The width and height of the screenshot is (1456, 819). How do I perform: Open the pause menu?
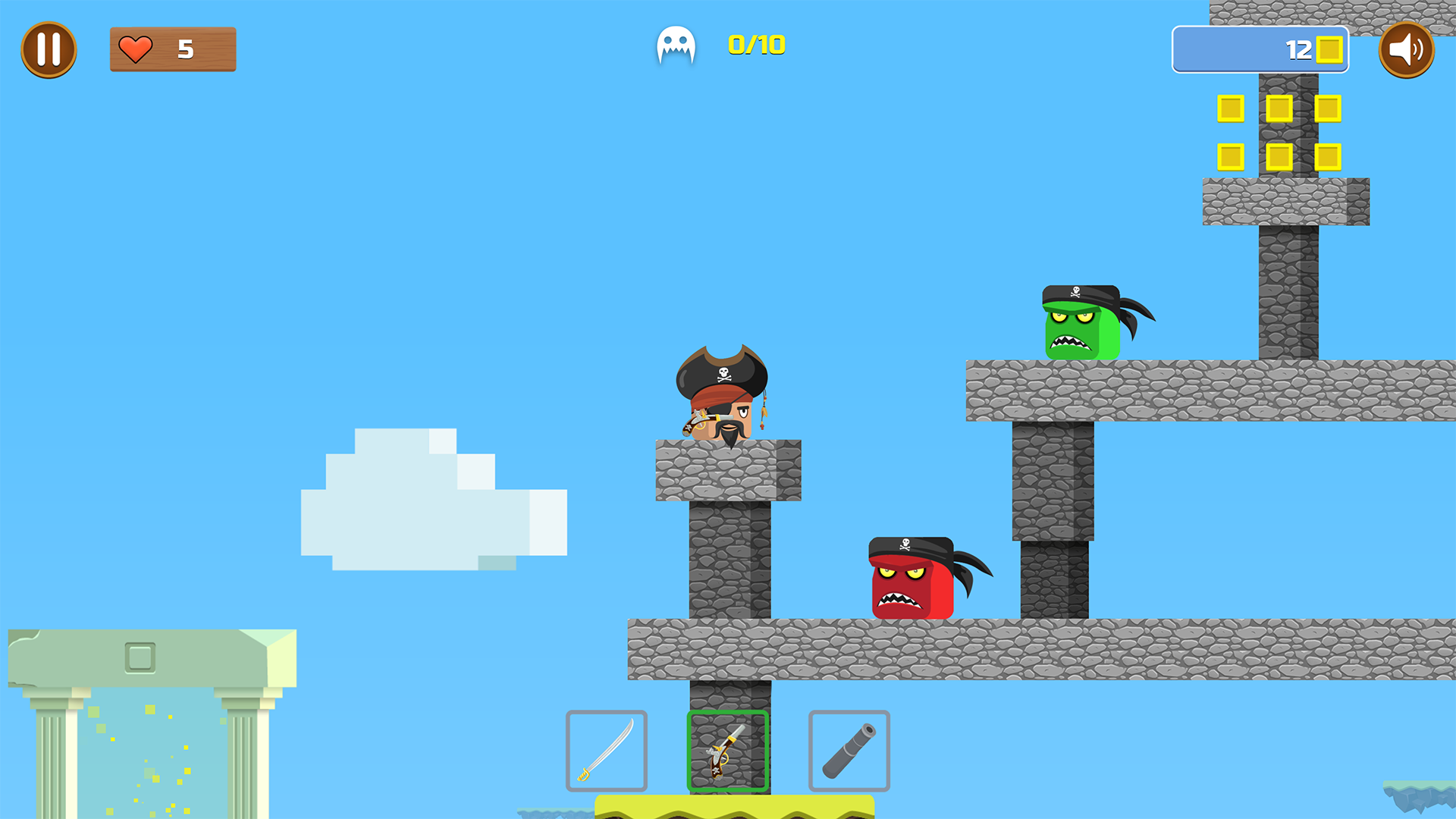pyautogui.click(x=49, y=49)
